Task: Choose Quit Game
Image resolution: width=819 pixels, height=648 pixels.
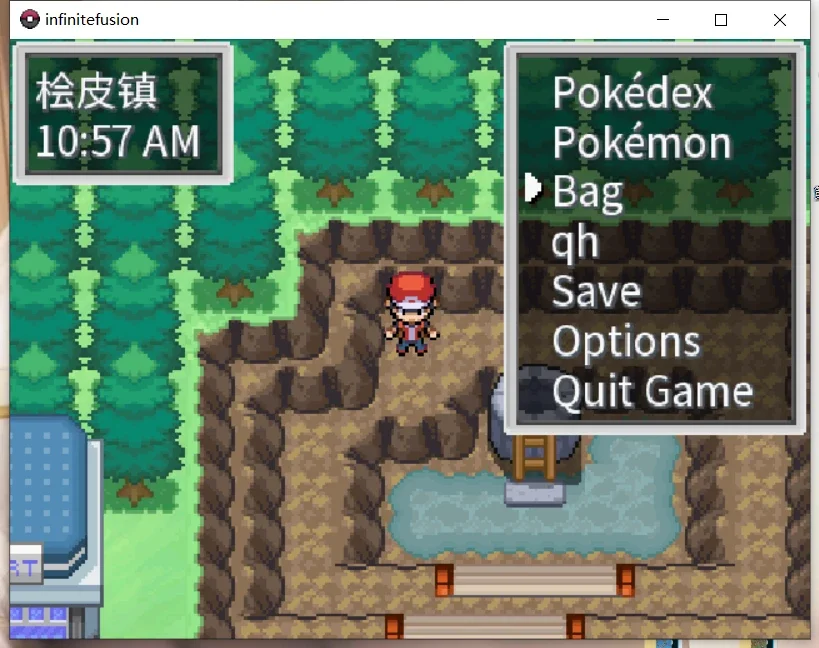Action: tap(652, 391)
